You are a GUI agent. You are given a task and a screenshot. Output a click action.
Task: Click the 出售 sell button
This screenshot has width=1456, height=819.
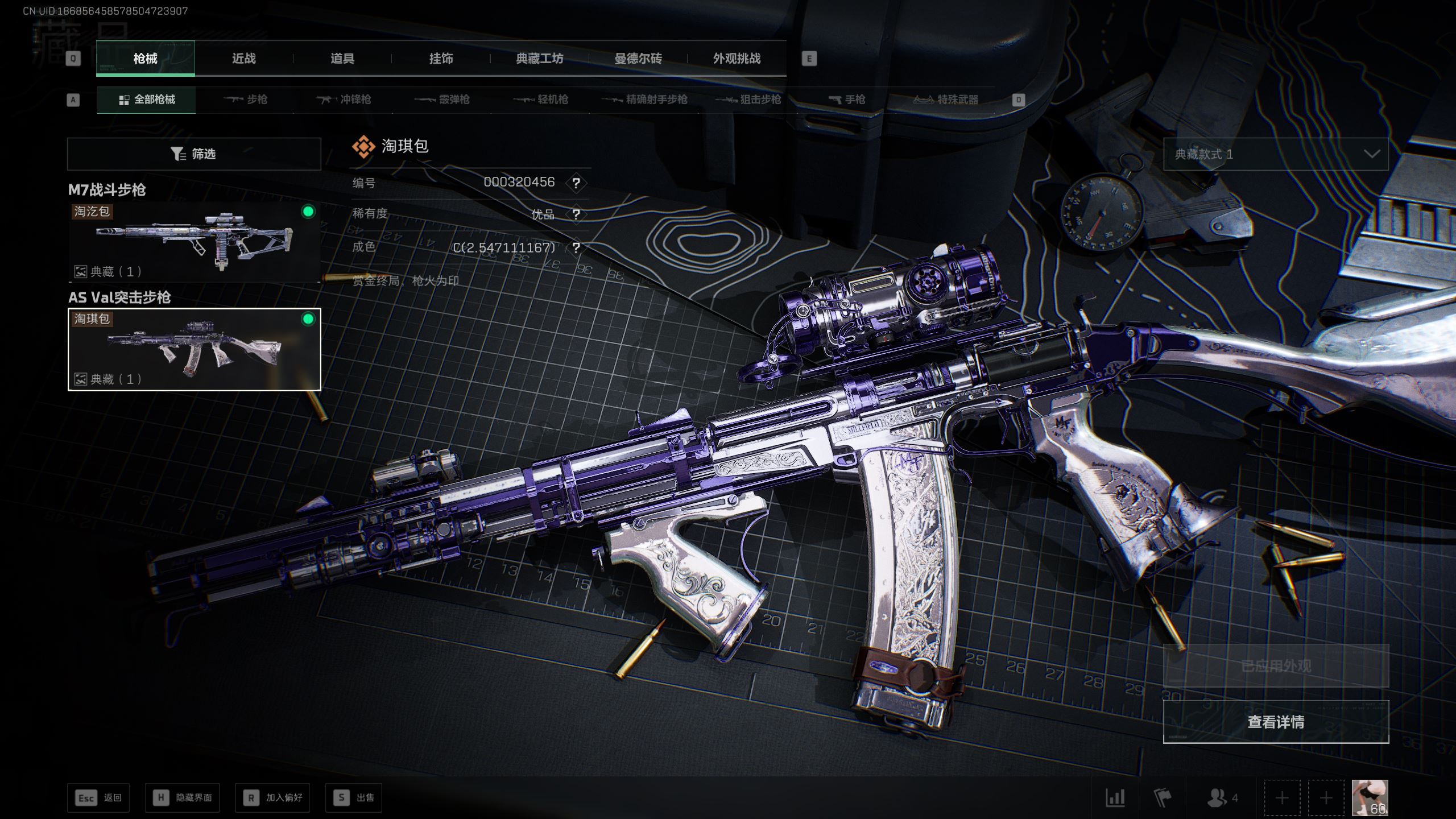[354, 797]
